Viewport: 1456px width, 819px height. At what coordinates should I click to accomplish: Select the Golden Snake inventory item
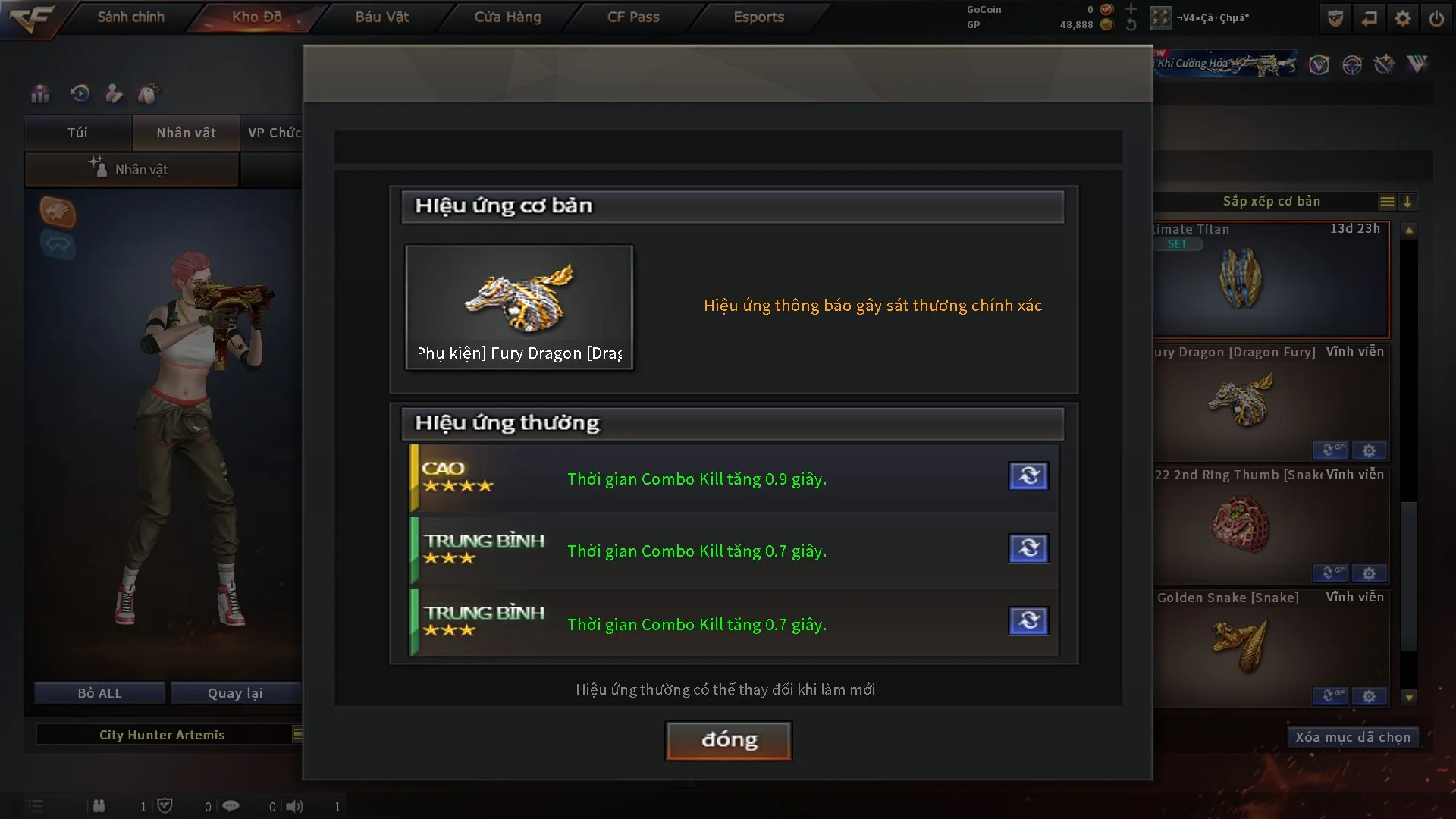click(1241, 646)
